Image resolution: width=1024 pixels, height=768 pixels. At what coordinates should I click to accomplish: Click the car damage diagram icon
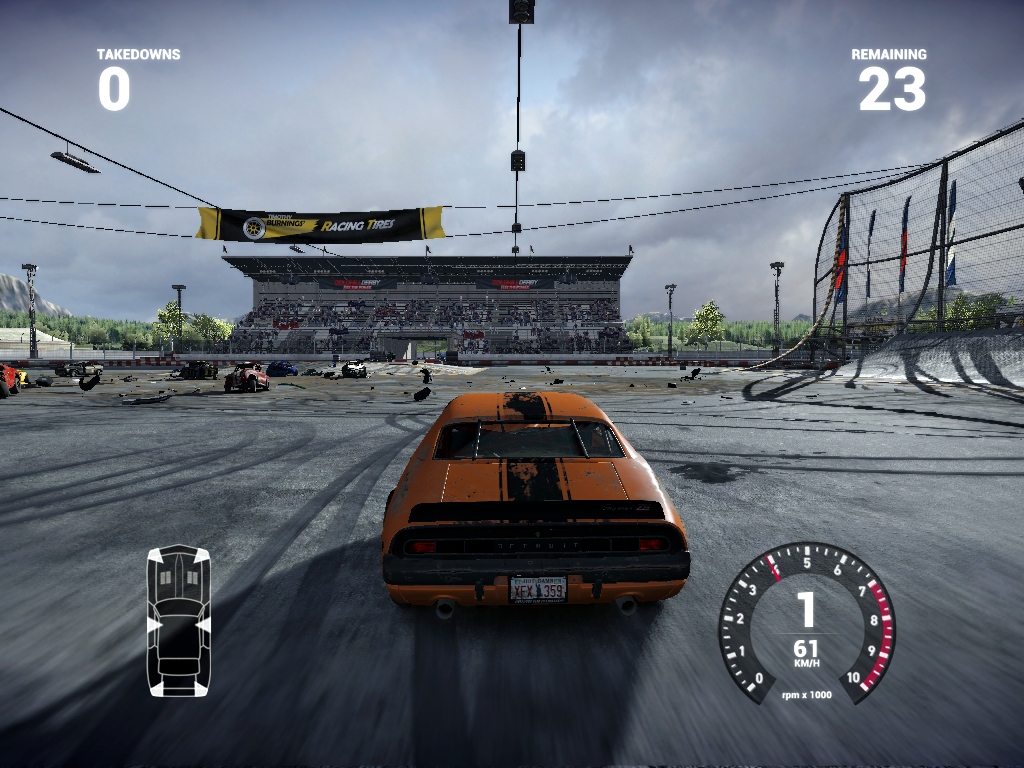179,620
